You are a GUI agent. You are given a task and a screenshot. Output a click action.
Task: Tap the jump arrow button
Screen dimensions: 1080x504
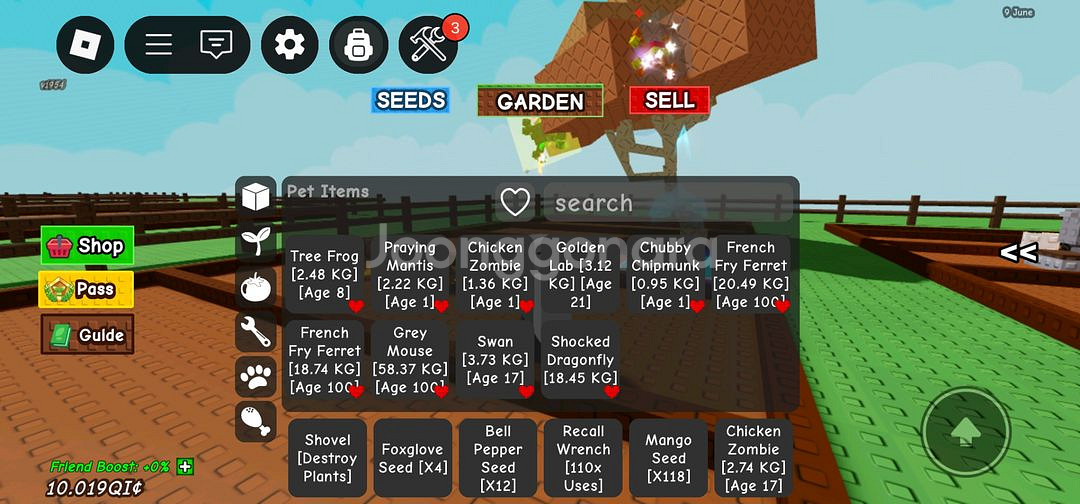click(965, 431)
